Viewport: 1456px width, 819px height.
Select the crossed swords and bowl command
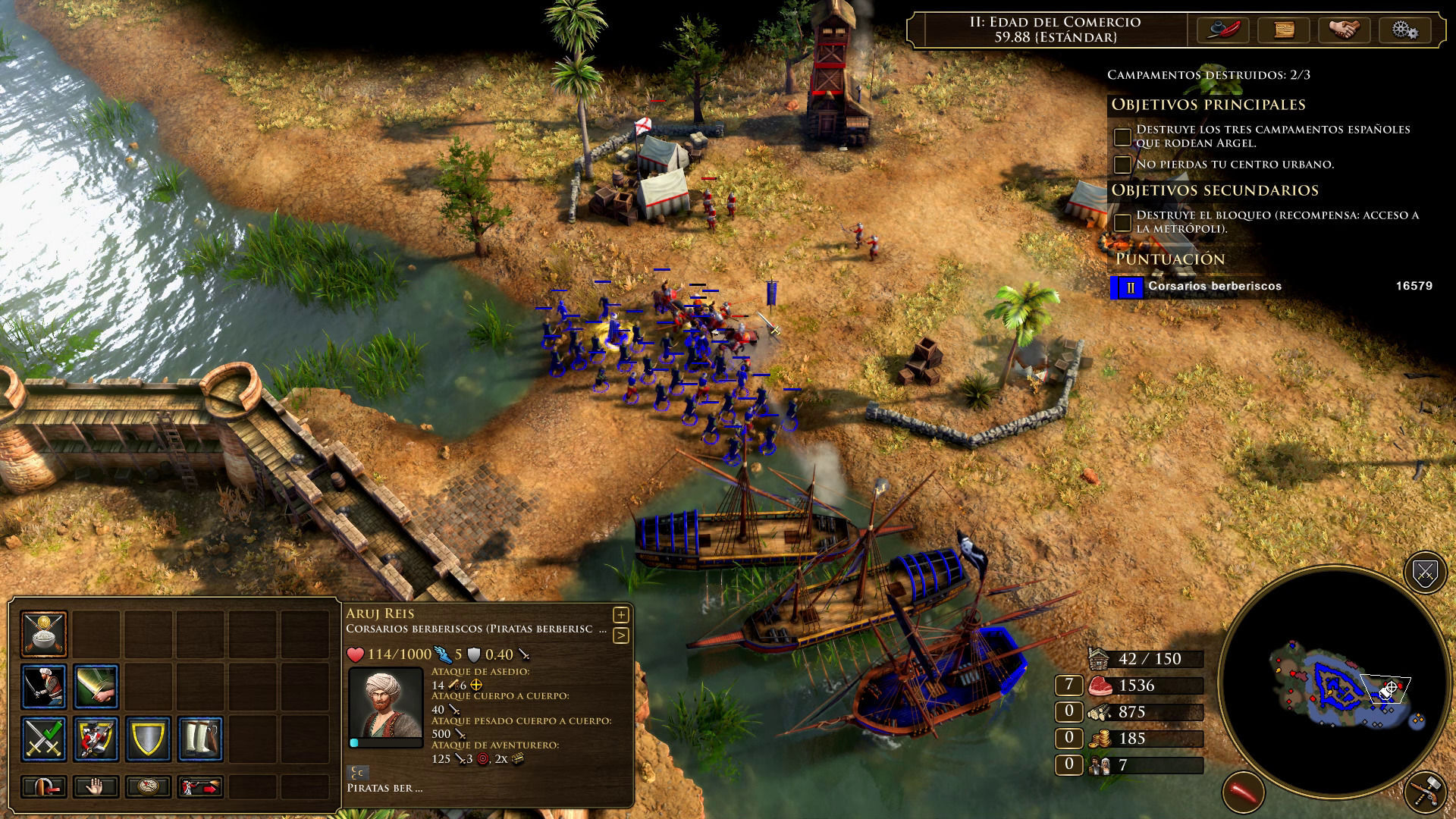[x=44, y=633]
